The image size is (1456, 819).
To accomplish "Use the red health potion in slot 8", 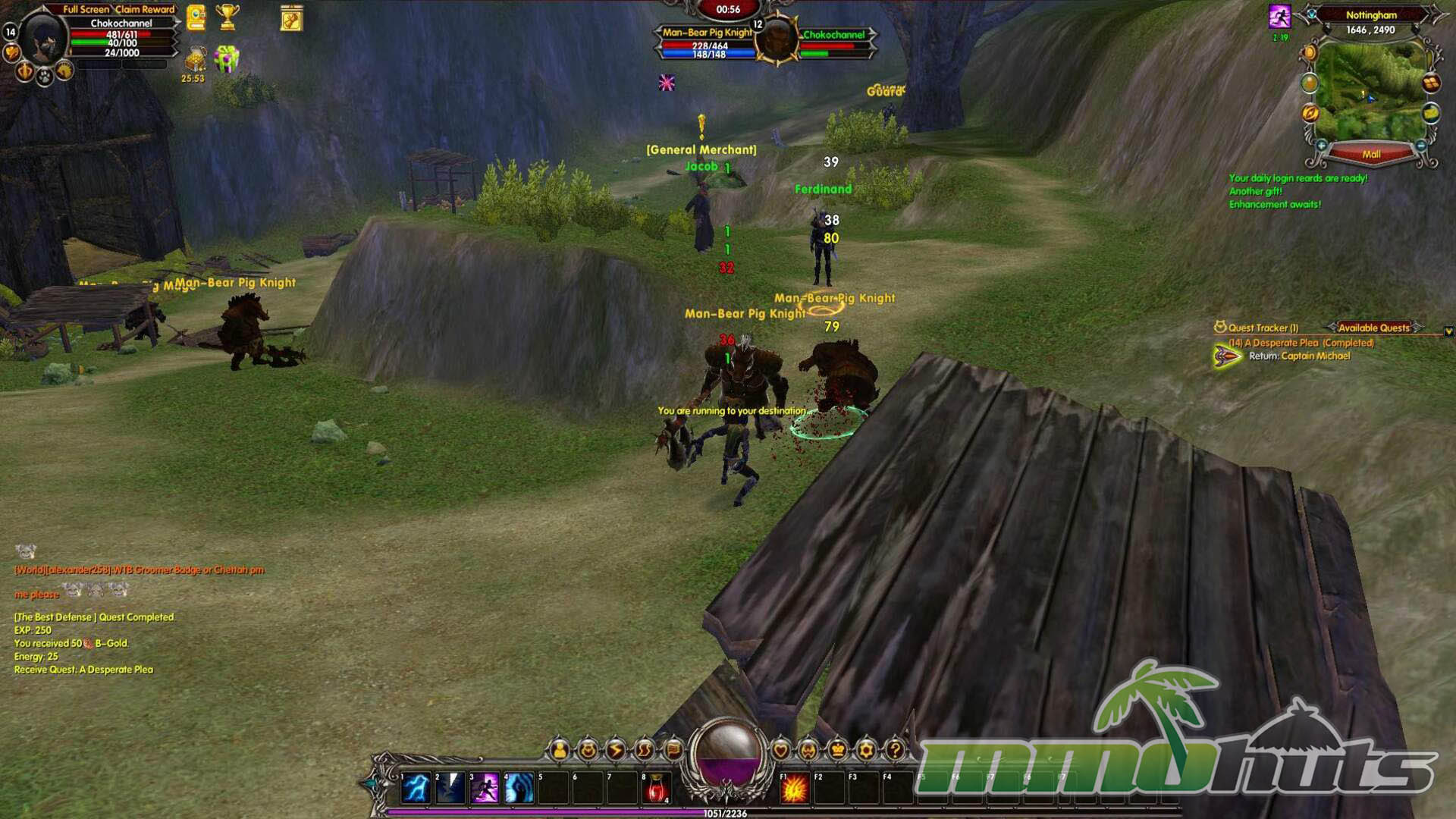I will coord(657,788).
